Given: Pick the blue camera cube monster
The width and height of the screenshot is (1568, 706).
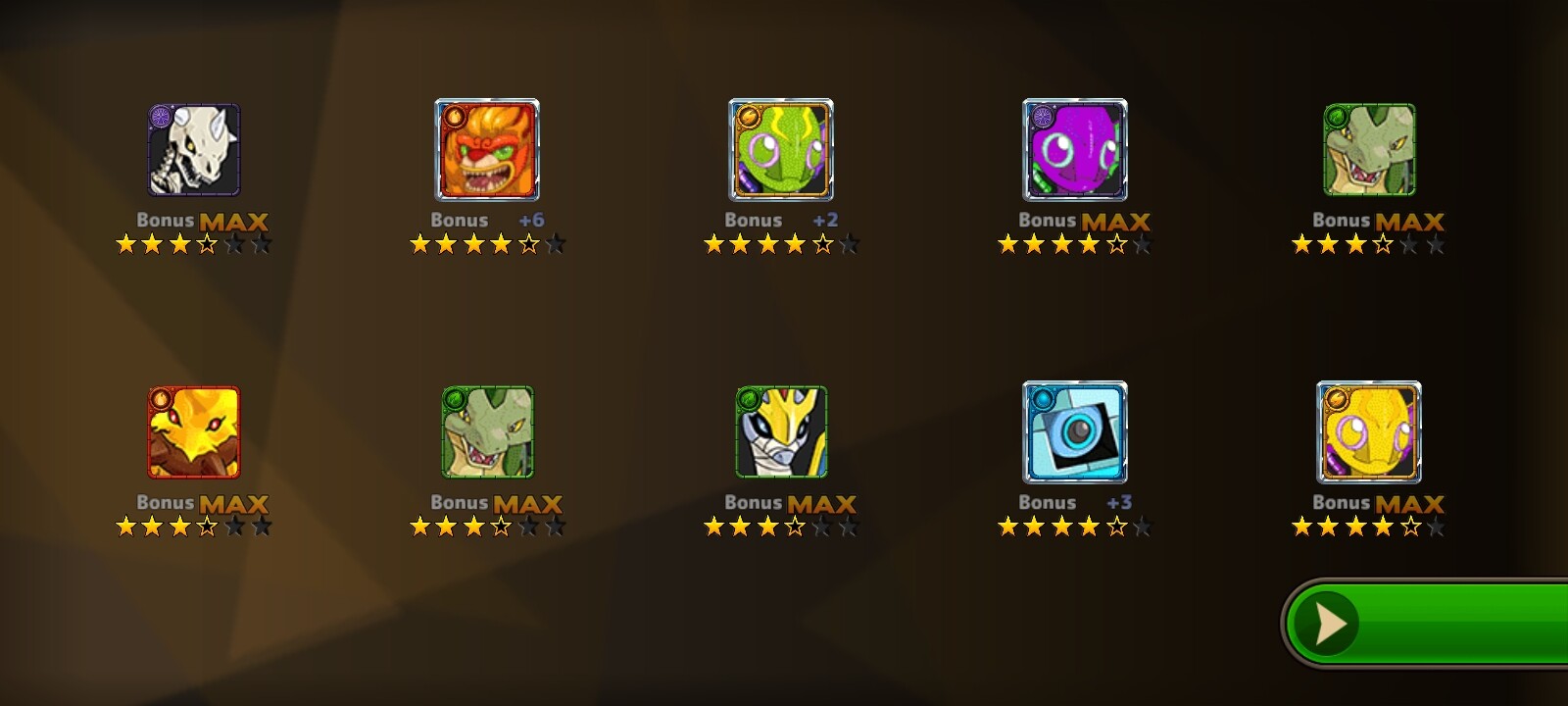Looking at the screenshot, I should tap(1075, 432).
